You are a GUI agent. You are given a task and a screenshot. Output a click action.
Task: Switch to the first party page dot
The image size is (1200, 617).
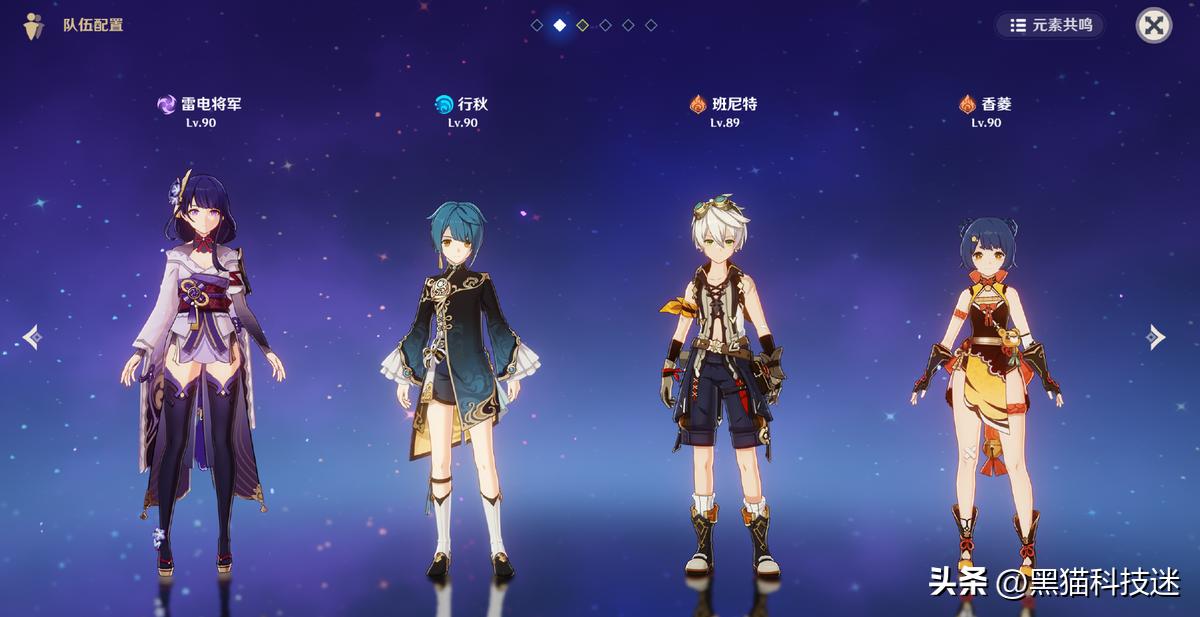pos(537,25)
